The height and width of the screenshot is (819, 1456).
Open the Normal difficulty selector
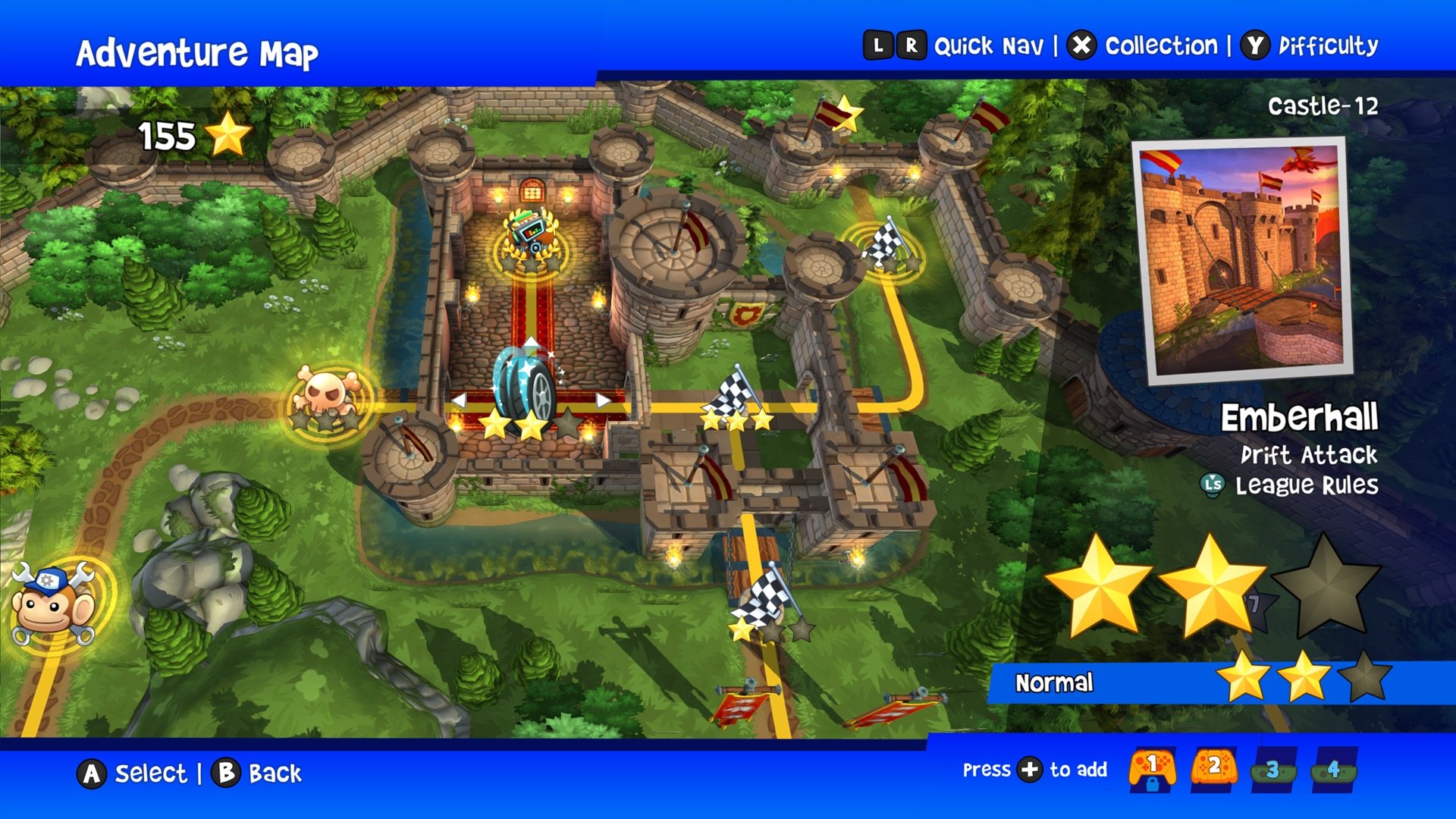pos(1055,682)
